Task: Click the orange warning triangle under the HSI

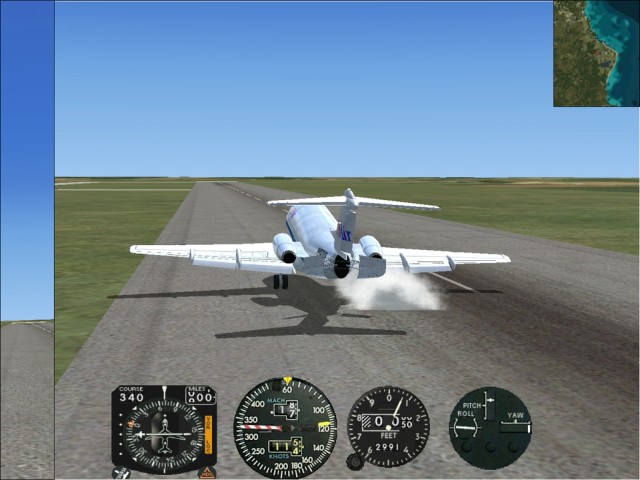Action: coord(207,471)
